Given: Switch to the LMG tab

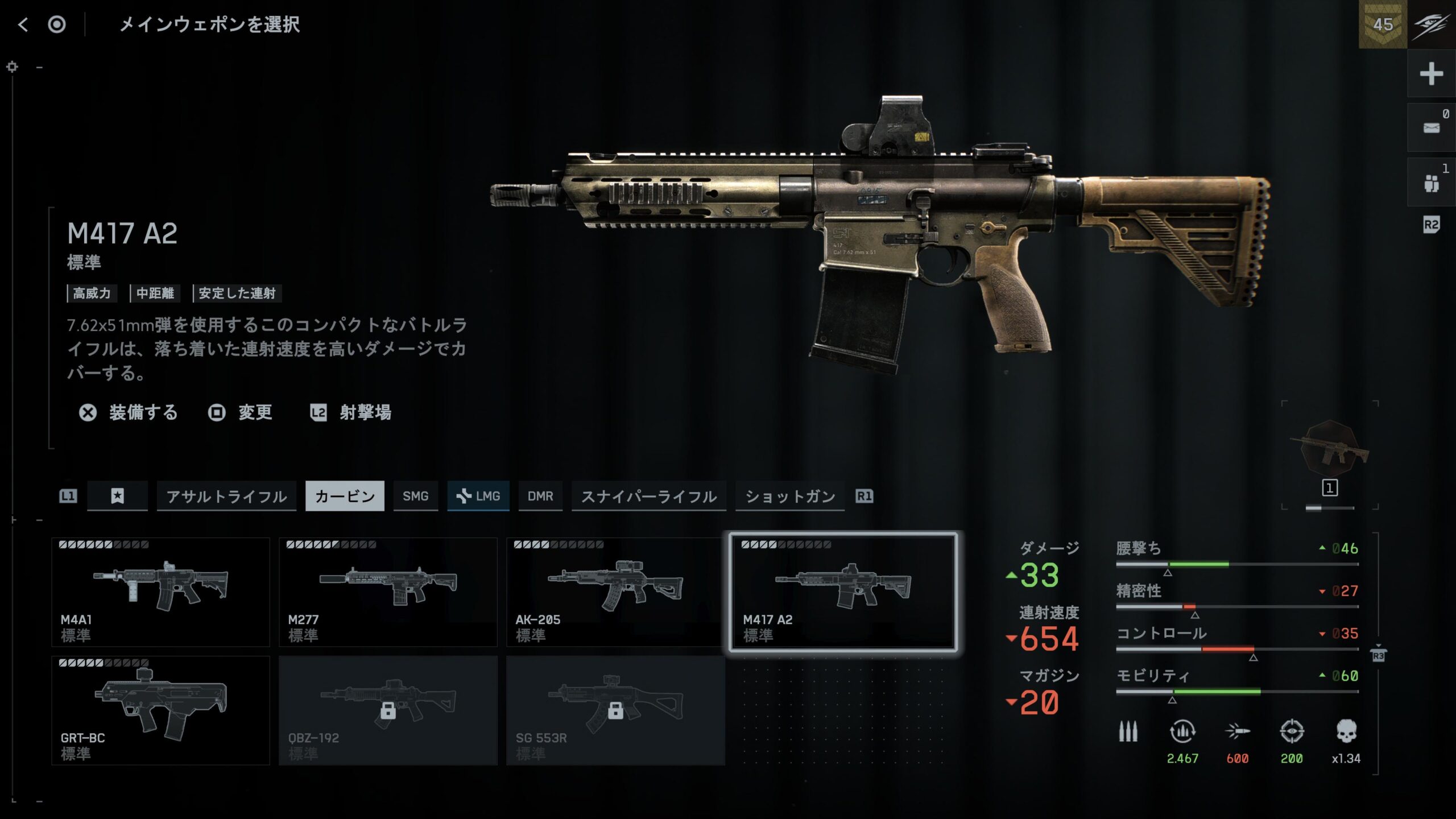Looking at the screenshot, I should tap(478, 497).
